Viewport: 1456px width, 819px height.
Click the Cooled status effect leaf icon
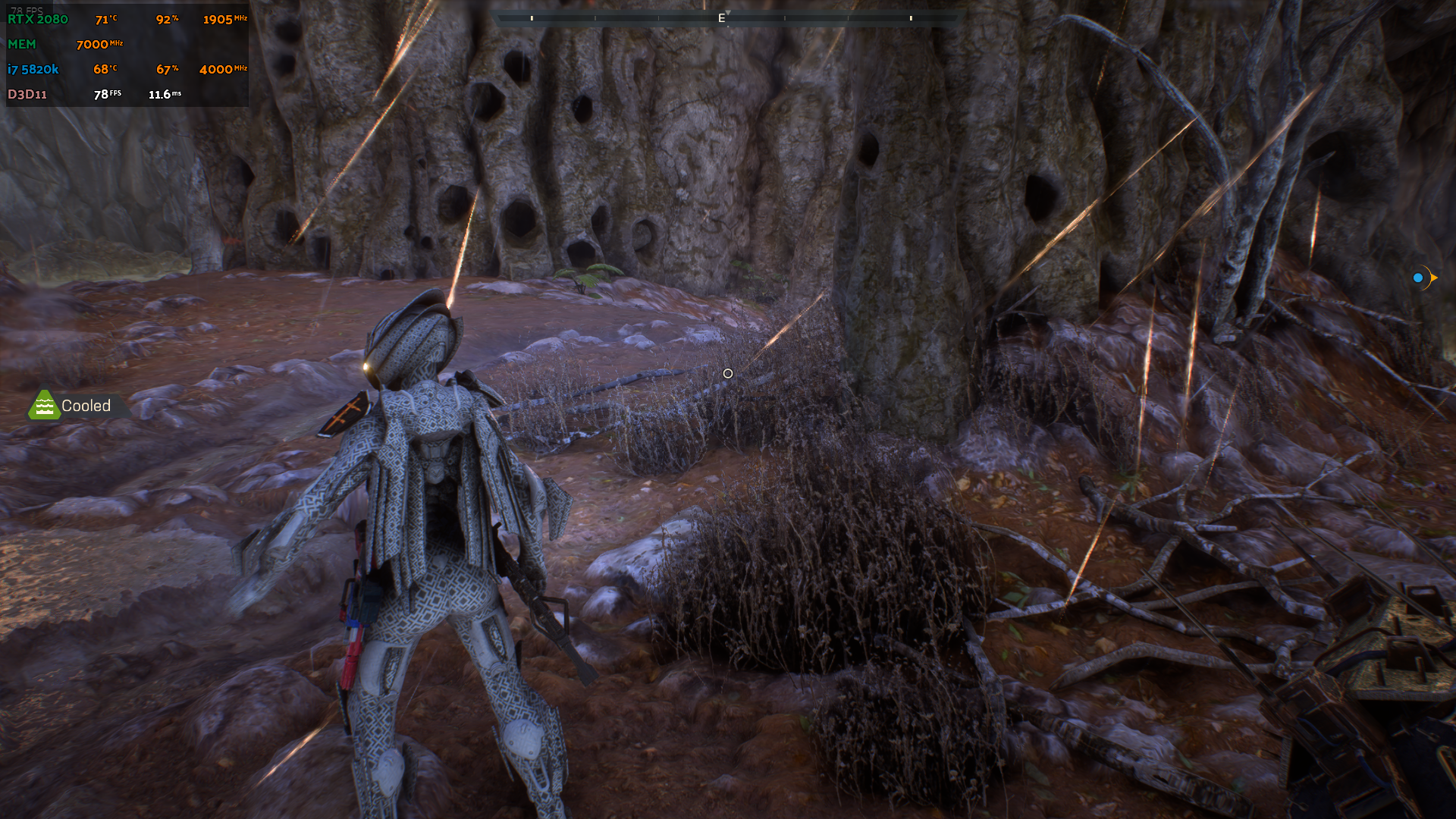pyautogui.click(x=45, y=405)
